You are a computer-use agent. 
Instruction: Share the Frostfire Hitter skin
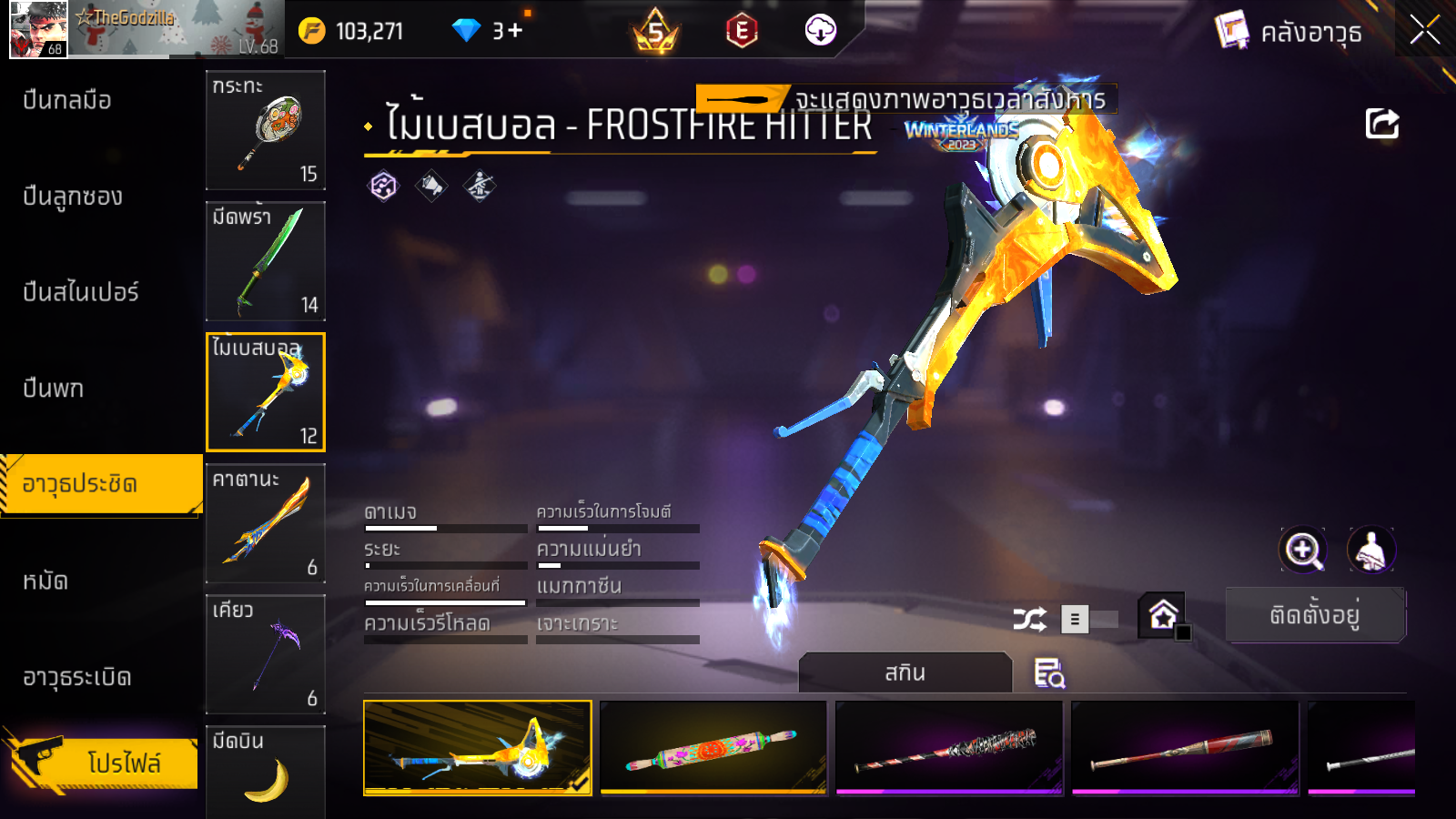point(1381,124)
